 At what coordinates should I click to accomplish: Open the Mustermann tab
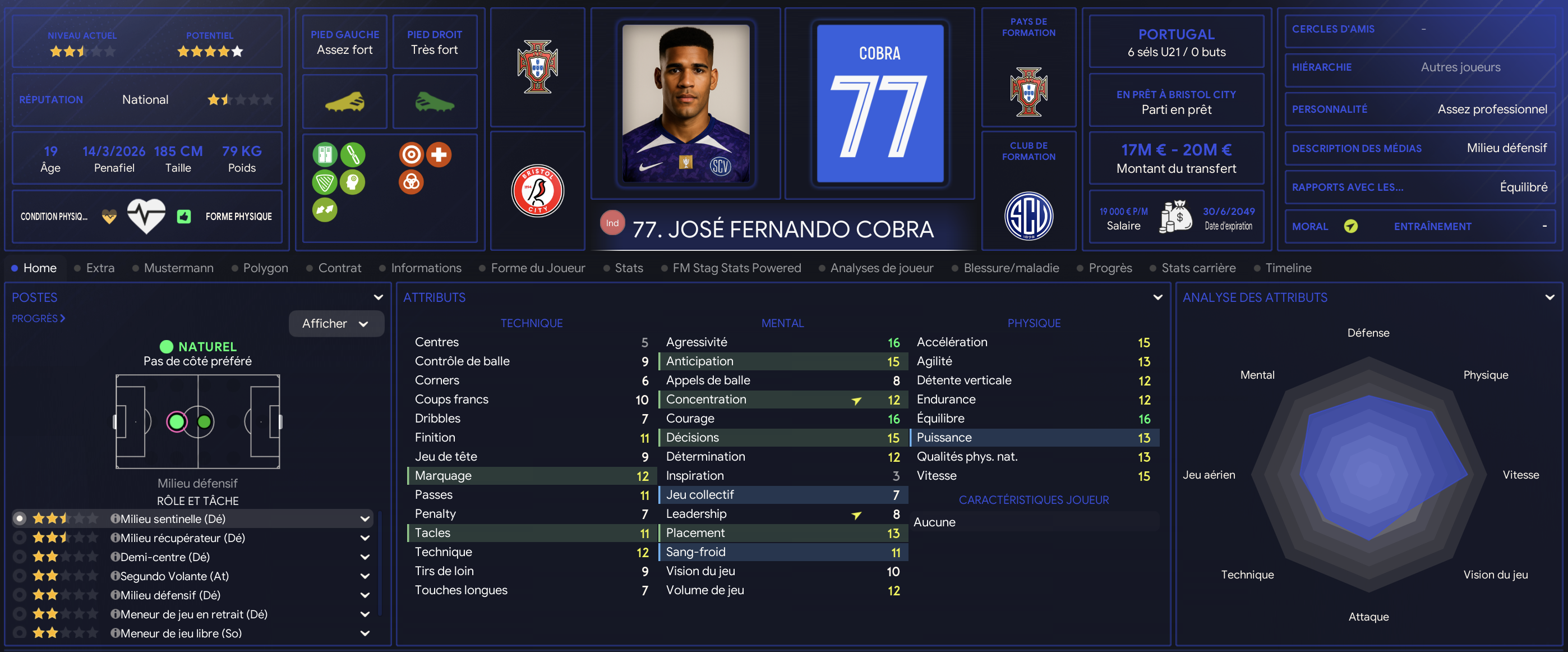(178, 268)
